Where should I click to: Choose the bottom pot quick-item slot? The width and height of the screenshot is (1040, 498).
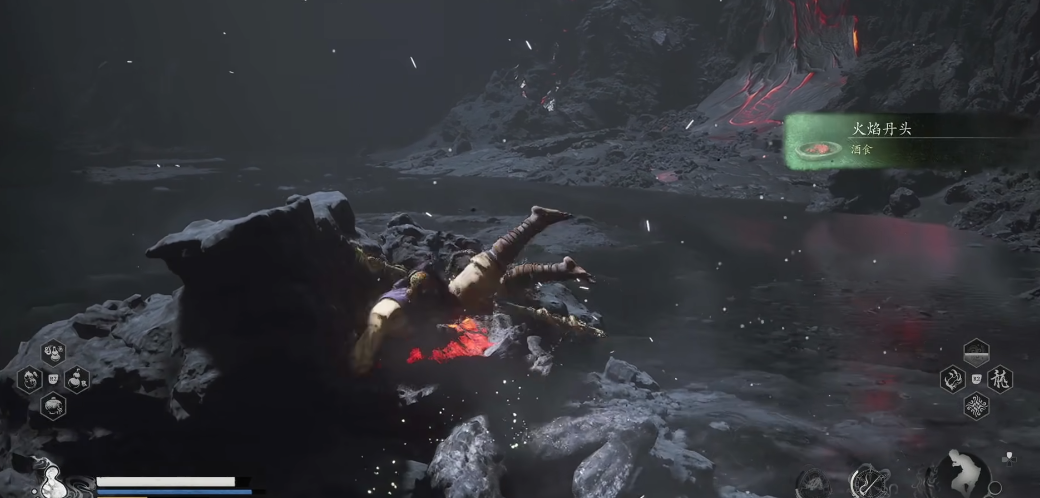point(53,405)
